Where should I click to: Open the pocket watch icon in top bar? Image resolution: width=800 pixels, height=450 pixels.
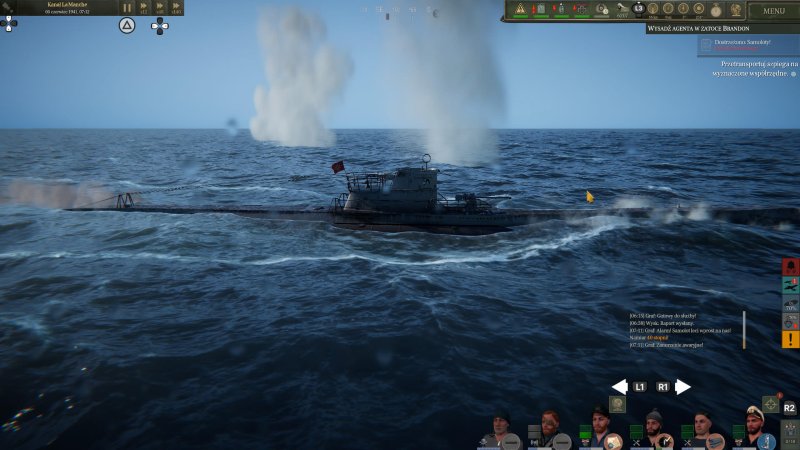[715, 10]
